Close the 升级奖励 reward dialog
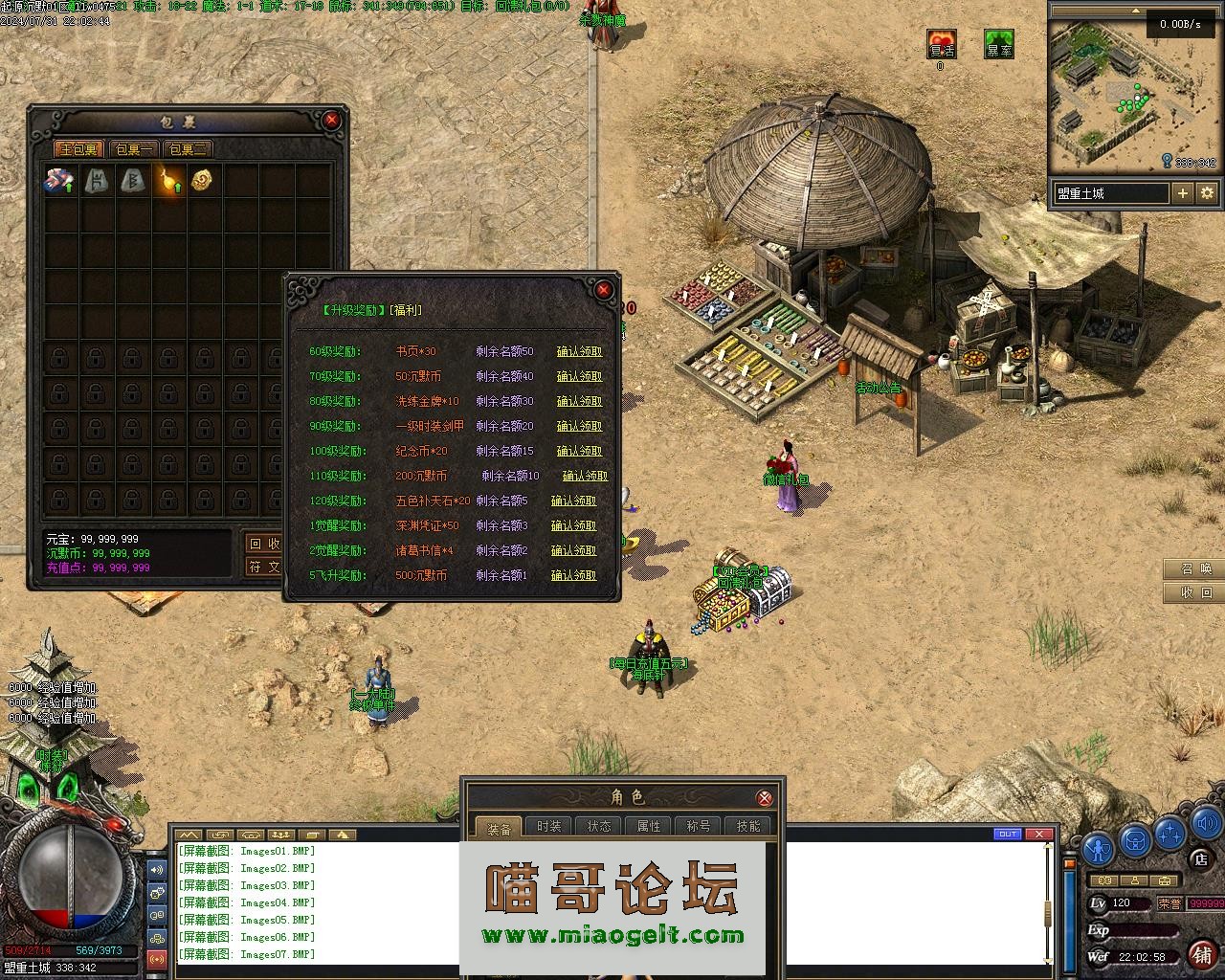The height and width of the screenshot is (980, 1225). [603, 289]
